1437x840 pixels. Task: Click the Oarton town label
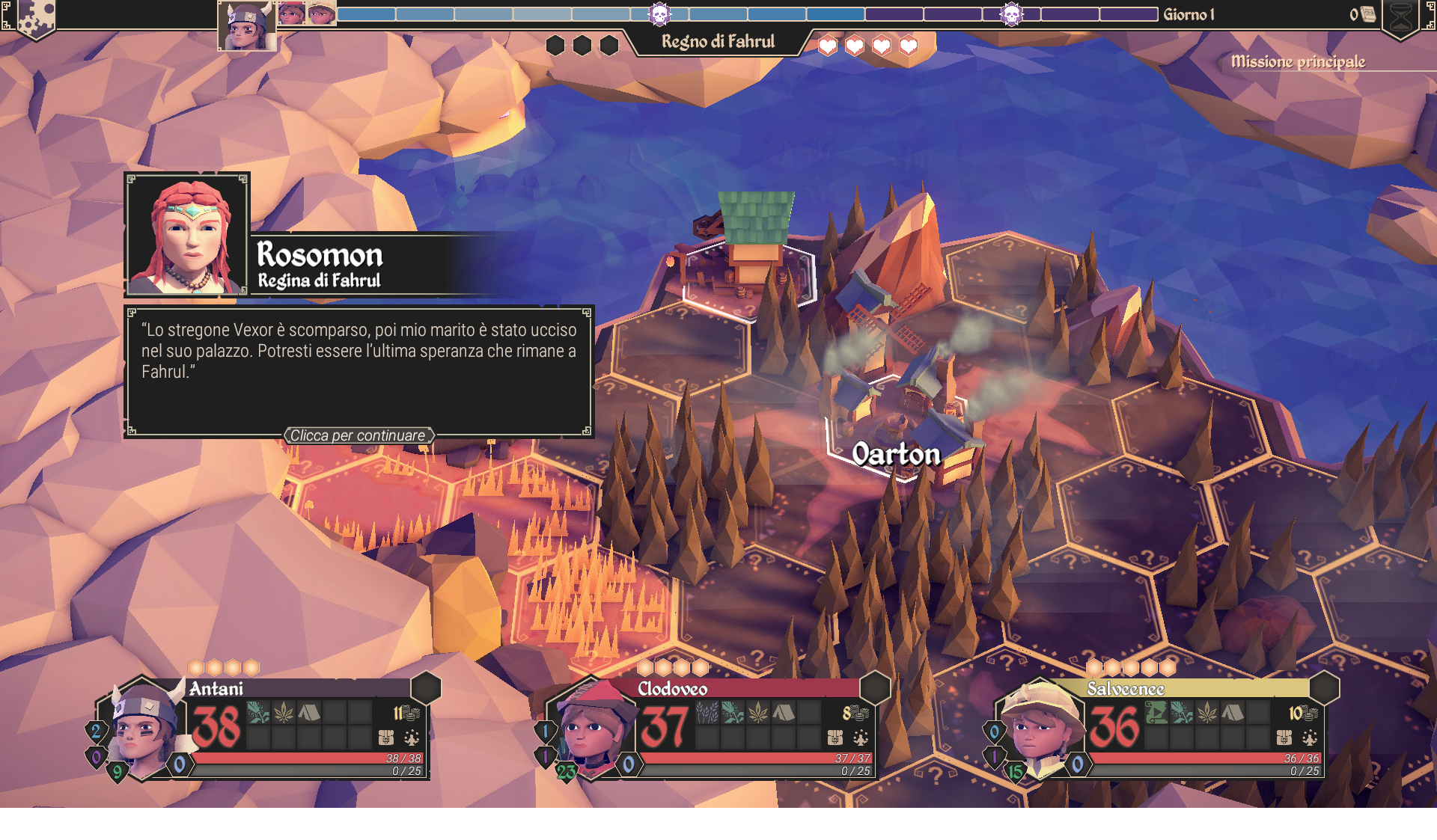click(896, 454)
